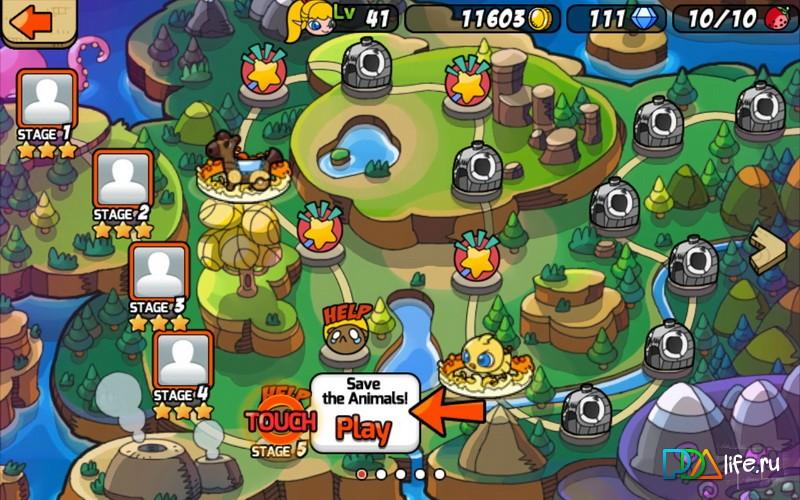Open the blue diamond gem counter
800x500 pixels.
pos(615,18)
